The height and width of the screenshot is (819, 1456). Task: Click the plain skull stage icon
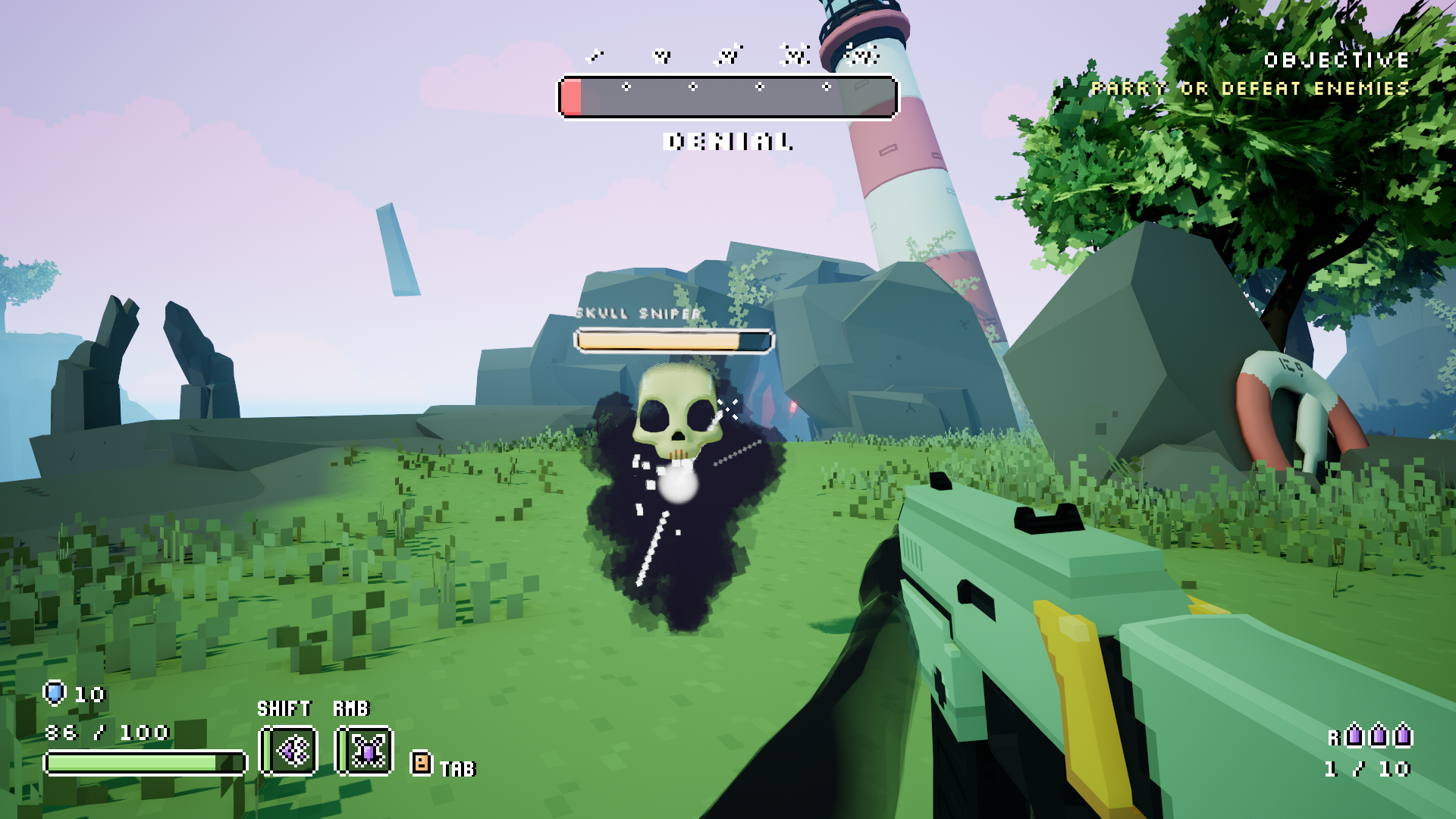[x=662, y=55]
